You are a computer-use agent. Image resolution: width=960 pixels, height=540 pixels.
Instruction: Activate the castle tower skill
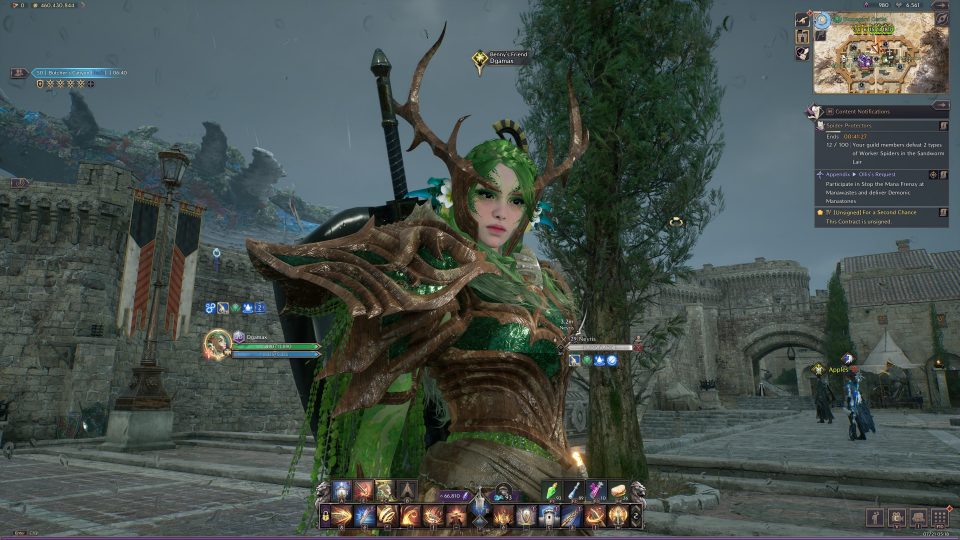click(549, 515)
